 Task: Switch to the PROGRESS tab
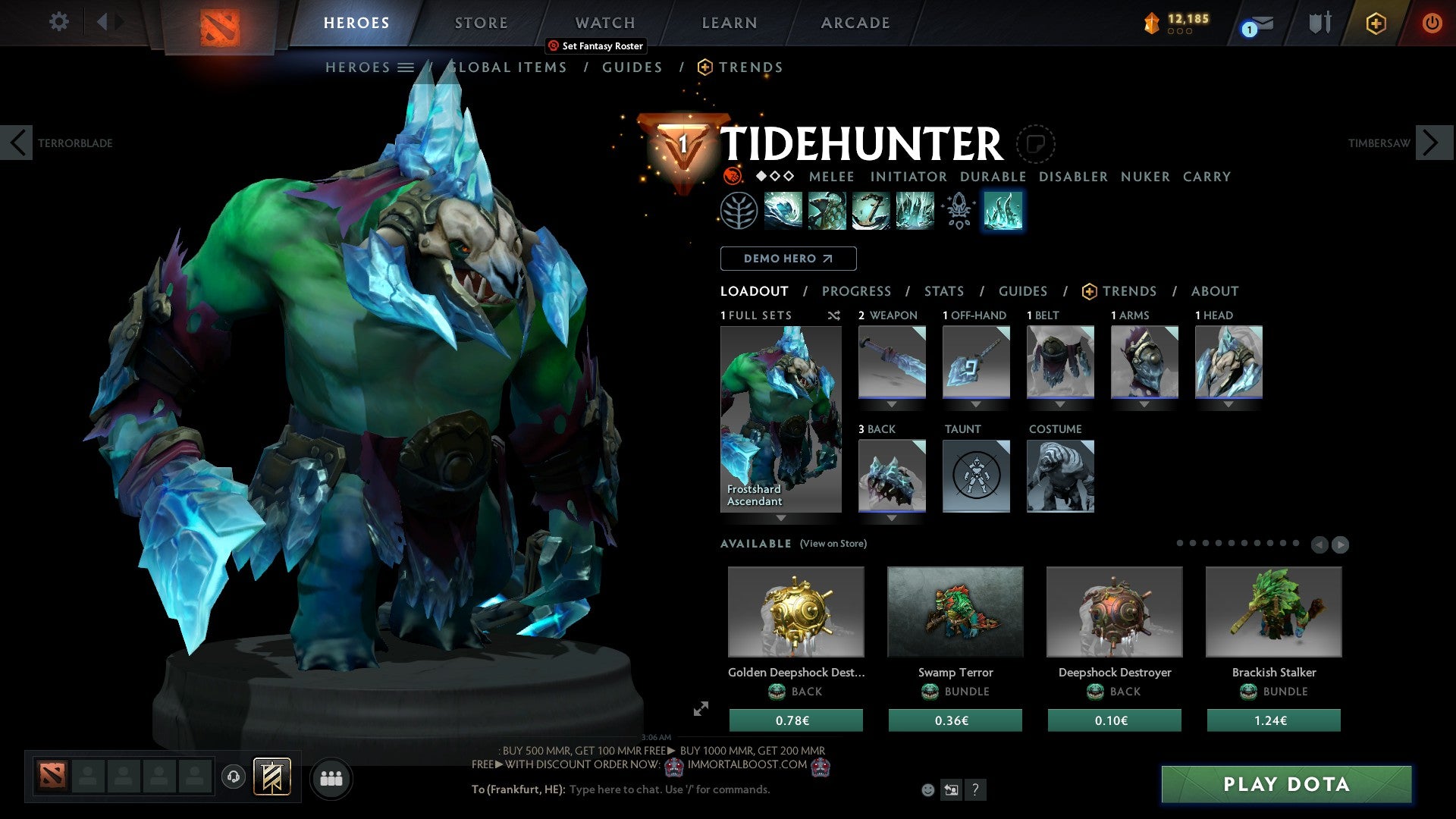(x=857, y=291)
